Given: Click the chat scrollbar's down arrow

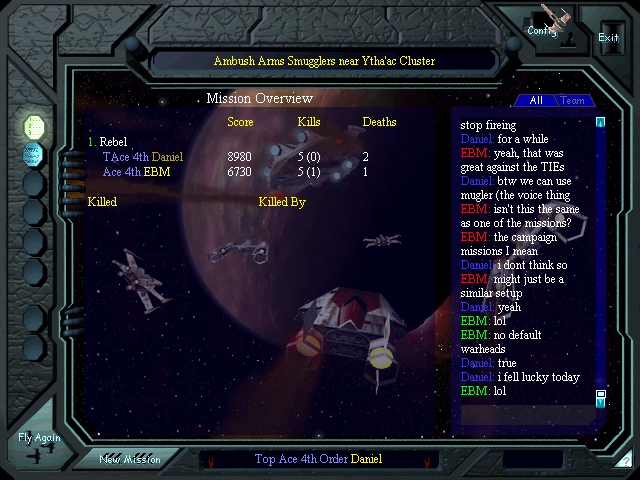Looking at the screenshot, I should point(601,401).
